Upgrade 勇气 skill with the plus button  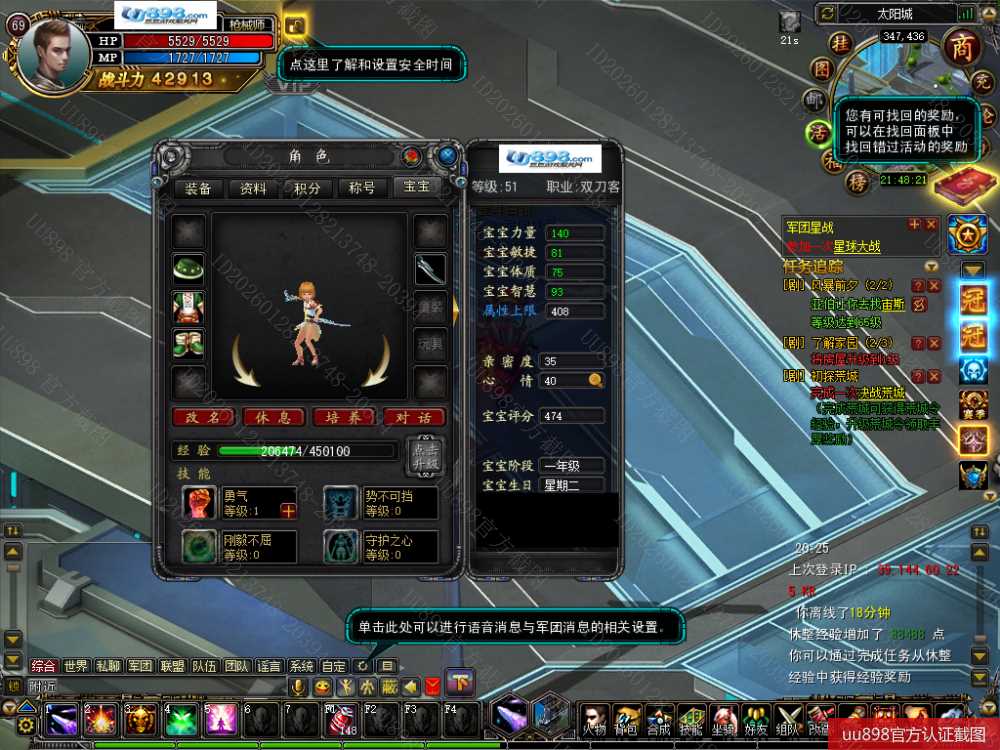tap(288, 511)
